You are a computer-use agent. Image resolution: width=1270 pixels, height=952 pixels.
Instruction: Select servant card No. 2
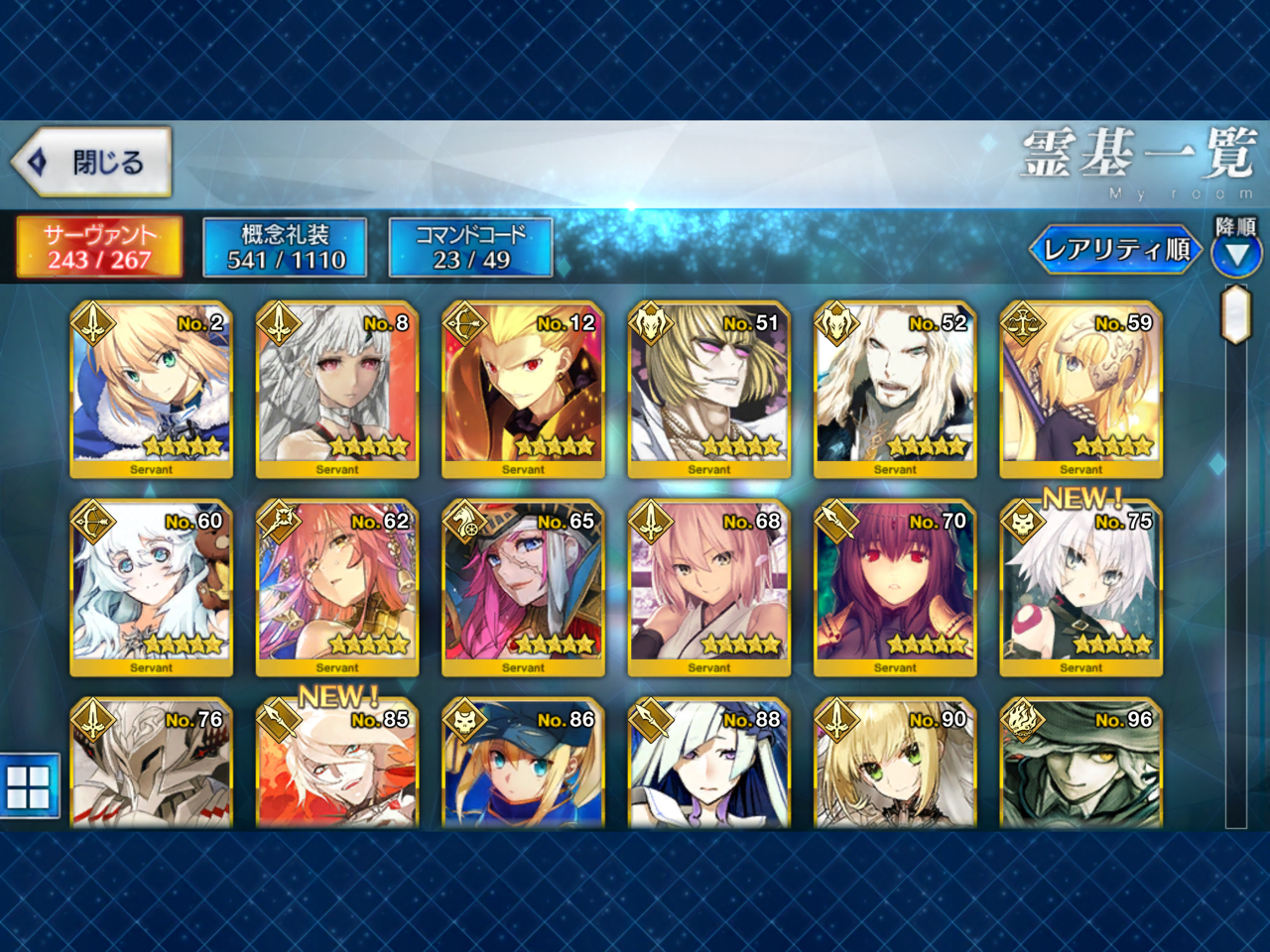click(x=151, y=389)
